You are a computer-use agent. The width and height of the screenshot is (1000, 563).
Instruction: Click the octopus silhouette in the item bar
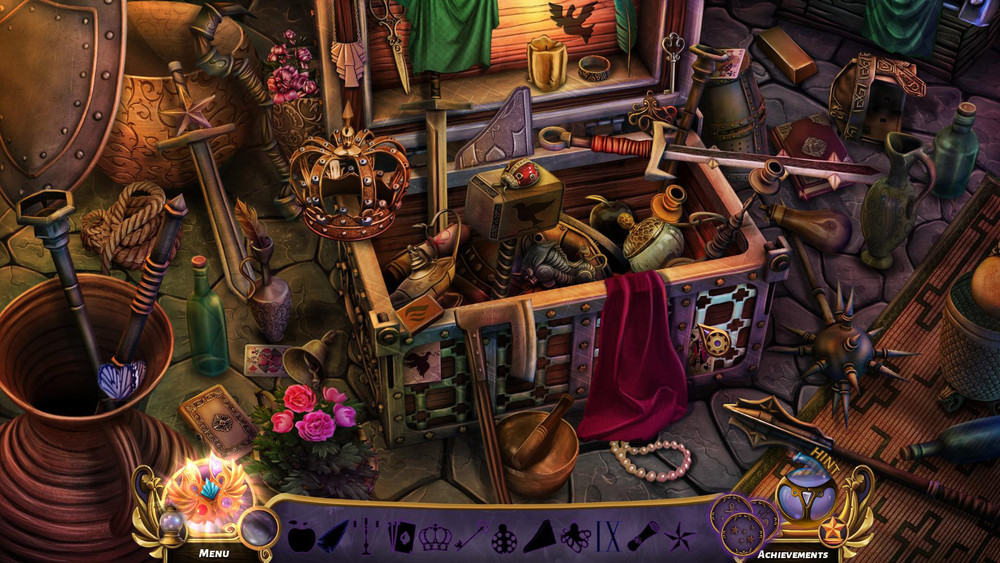click(x=574, y=537)
